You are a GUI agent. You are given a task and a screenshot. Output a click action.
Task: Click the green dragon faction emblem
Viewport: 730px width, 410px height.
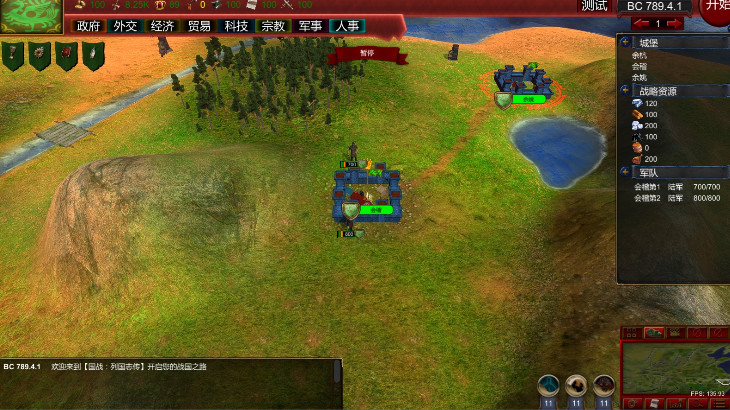click(31, 16)
